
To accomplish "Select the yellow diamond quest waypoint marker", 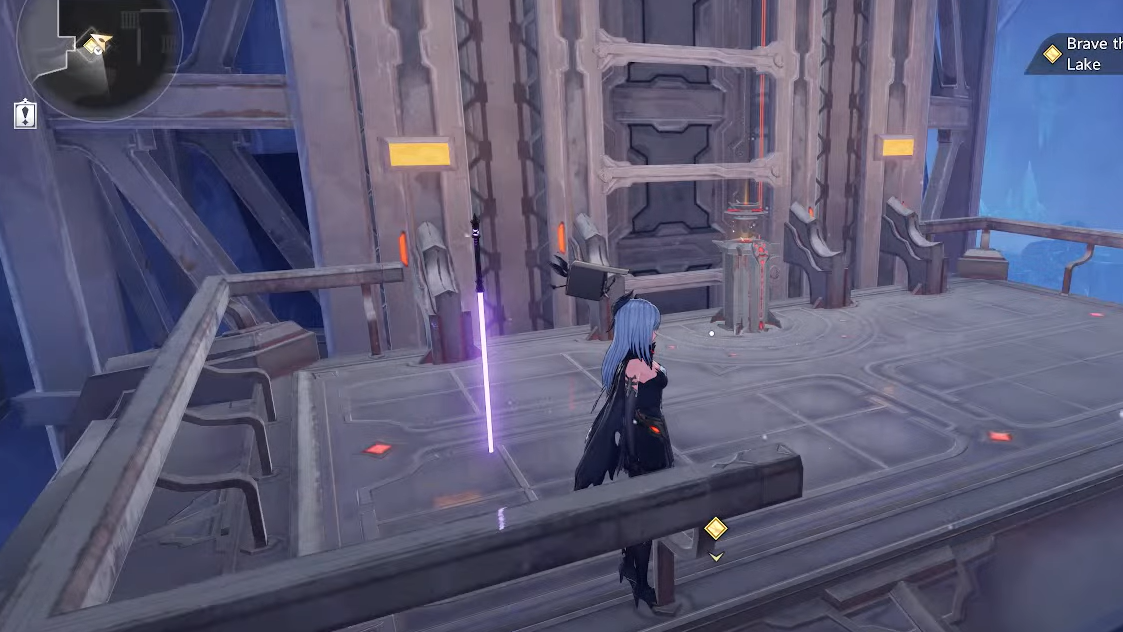I will 715,528.
